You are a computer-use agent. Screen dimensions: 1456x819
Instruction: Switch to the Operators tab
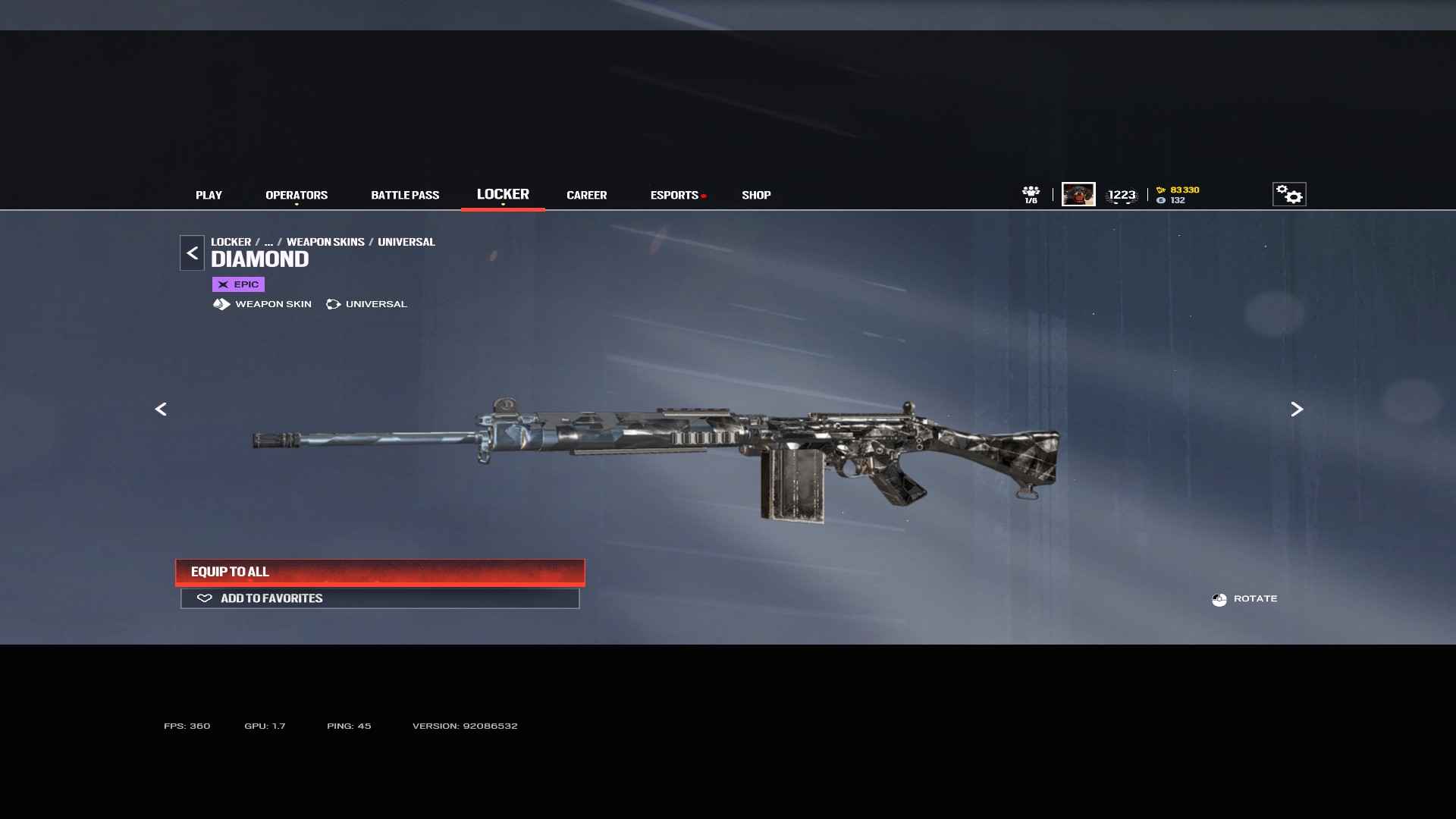297,195
